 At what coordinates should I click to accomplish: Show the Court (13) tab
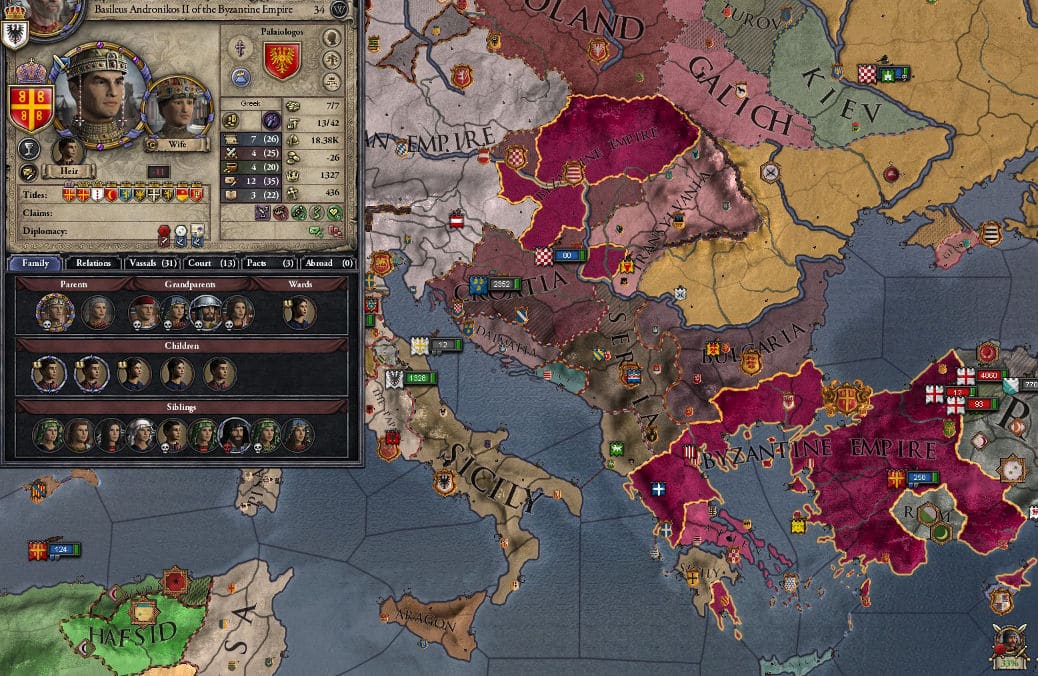211,263
